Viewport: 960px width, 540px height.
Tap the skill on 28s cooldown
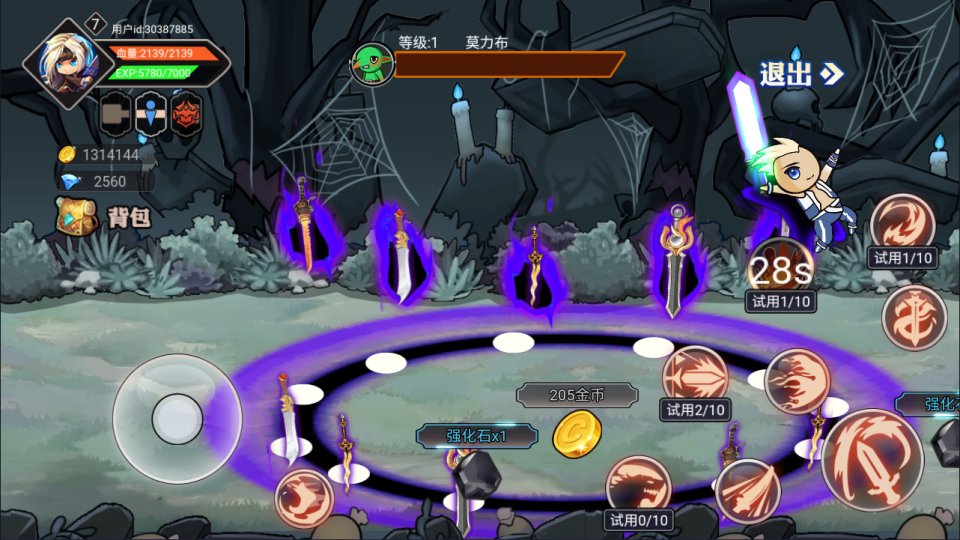781,267
